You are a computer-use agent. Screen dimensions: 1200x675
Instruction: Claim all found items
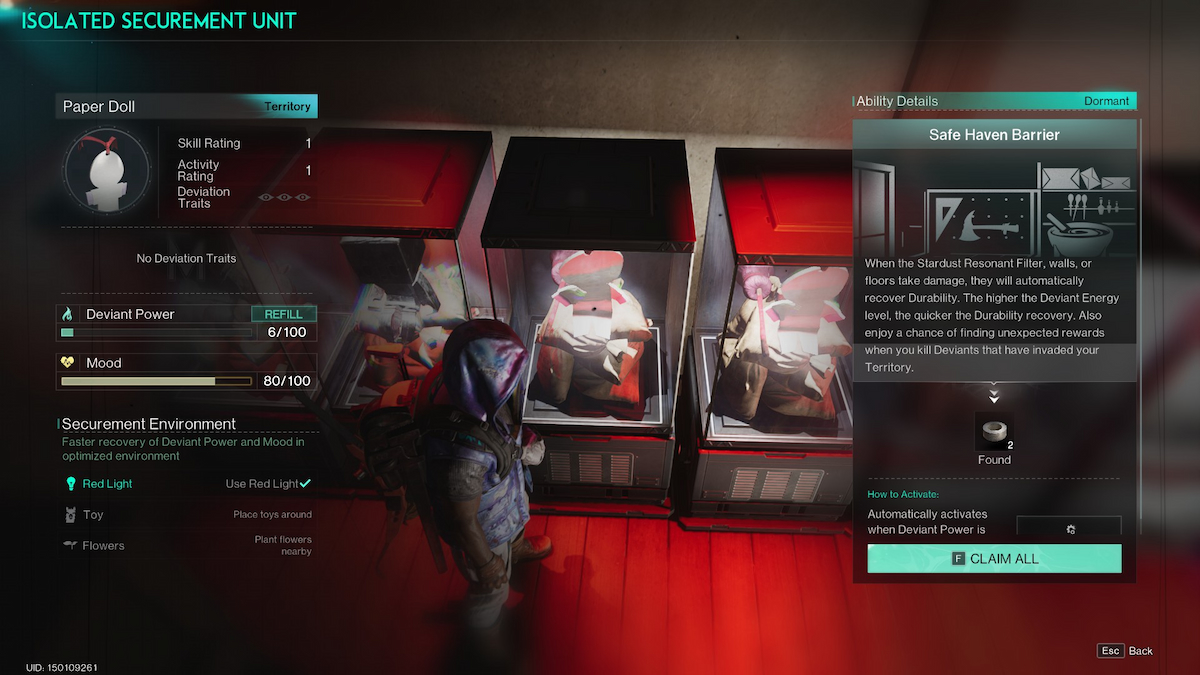coord(994,559)
